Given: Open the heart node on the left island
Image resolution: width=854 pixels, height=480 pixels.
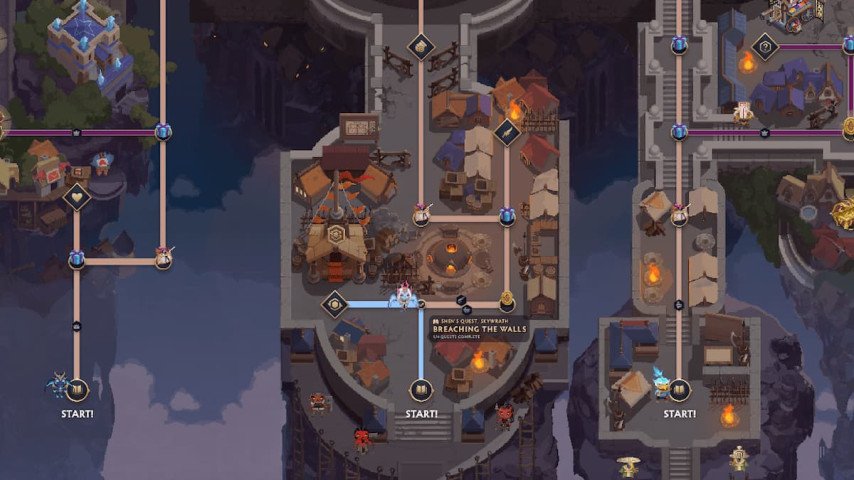Looking at the screenshot, I should [77, 197].
